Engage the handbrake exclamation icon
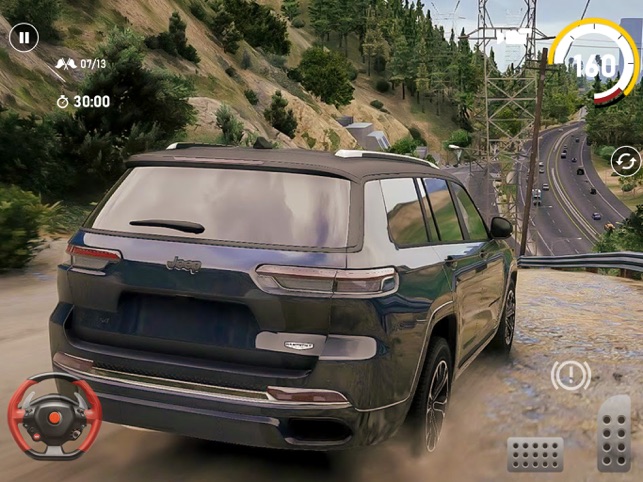Image resolution: width=643 pixels, height=482 pixels. click(570, 376)
